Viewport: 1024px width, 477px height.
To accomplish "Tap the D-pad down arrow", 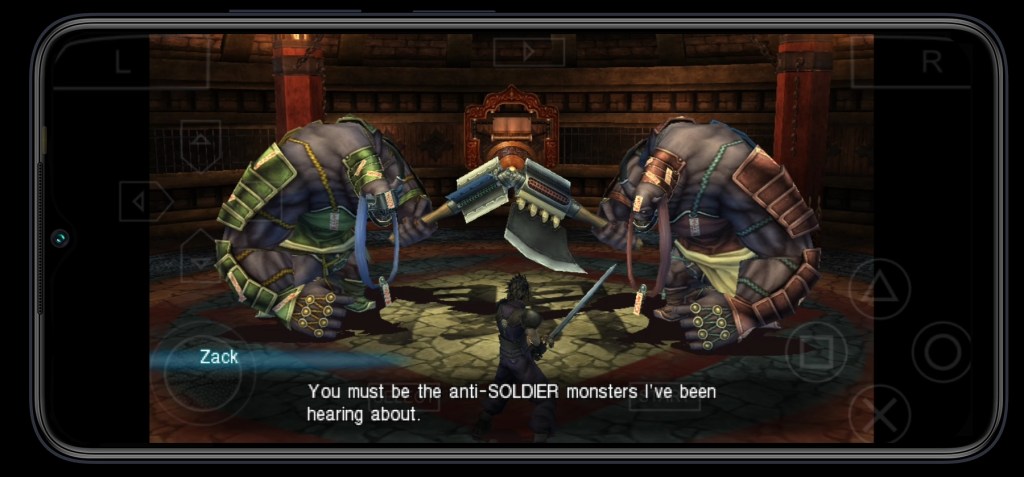I will [200, 260].
